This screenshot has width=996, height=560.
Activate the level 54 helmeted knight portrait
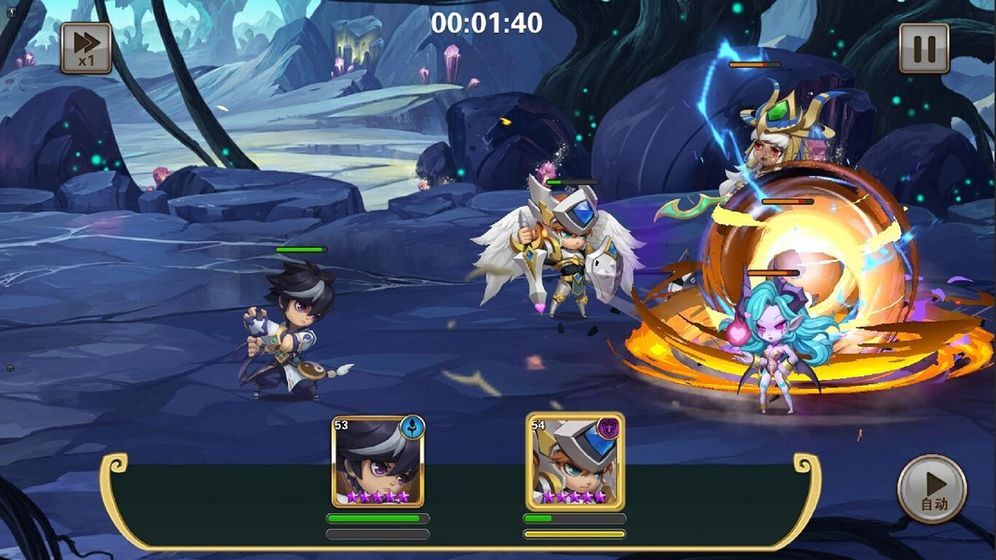point(574,460)
